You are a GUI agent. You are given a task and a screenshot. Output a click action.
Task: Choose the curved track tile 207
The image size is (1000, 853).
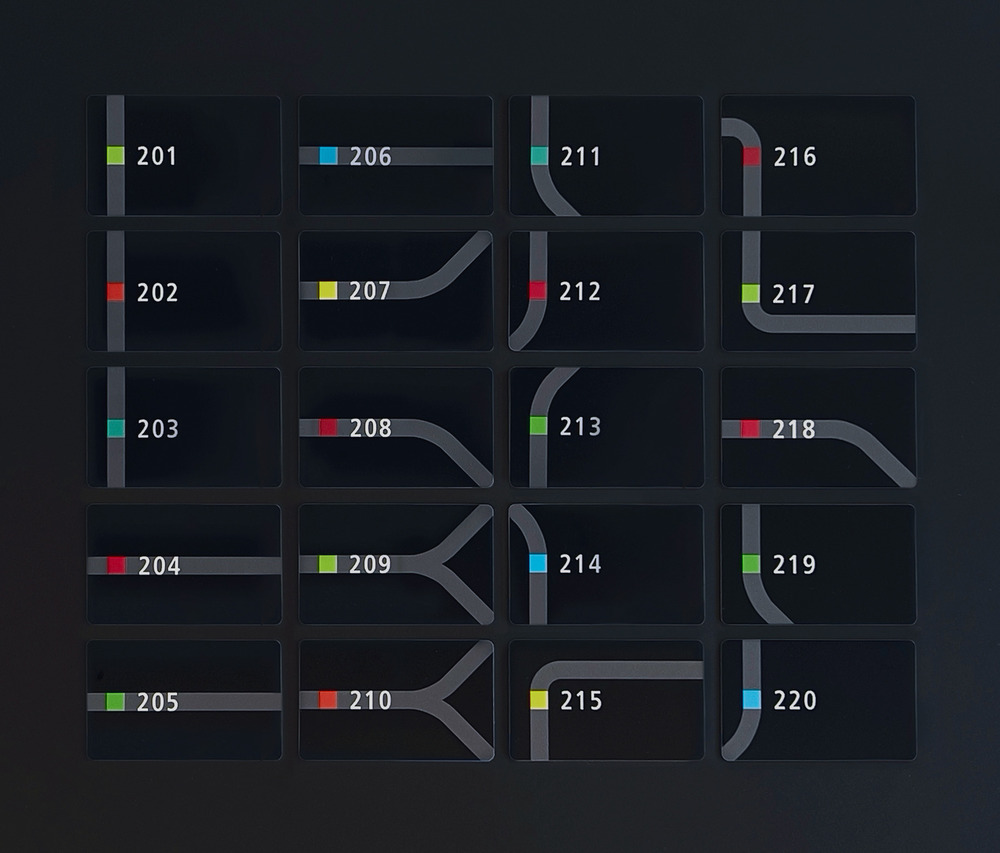coord(396,291)
